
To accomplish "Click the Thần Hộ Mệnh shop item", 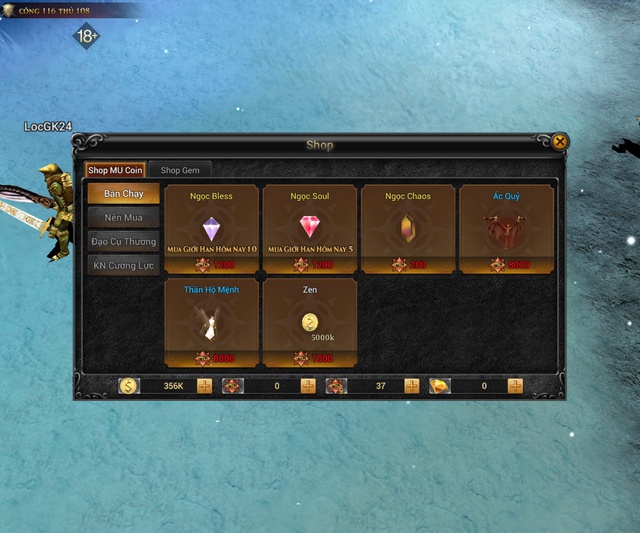I will [x=211, y=322].
